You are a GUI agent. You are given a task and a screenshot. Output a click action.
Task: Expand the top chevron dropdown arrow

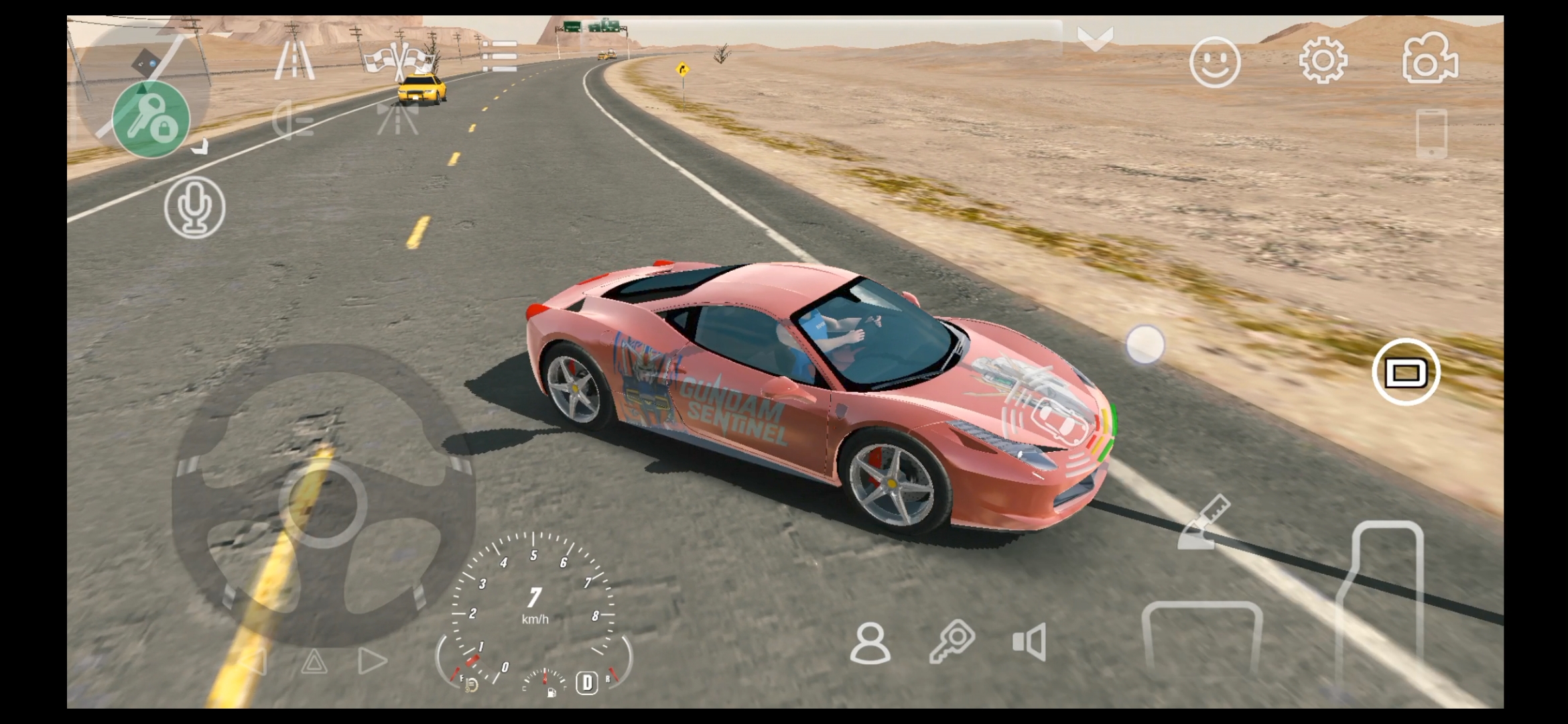tap(1095, 39)
